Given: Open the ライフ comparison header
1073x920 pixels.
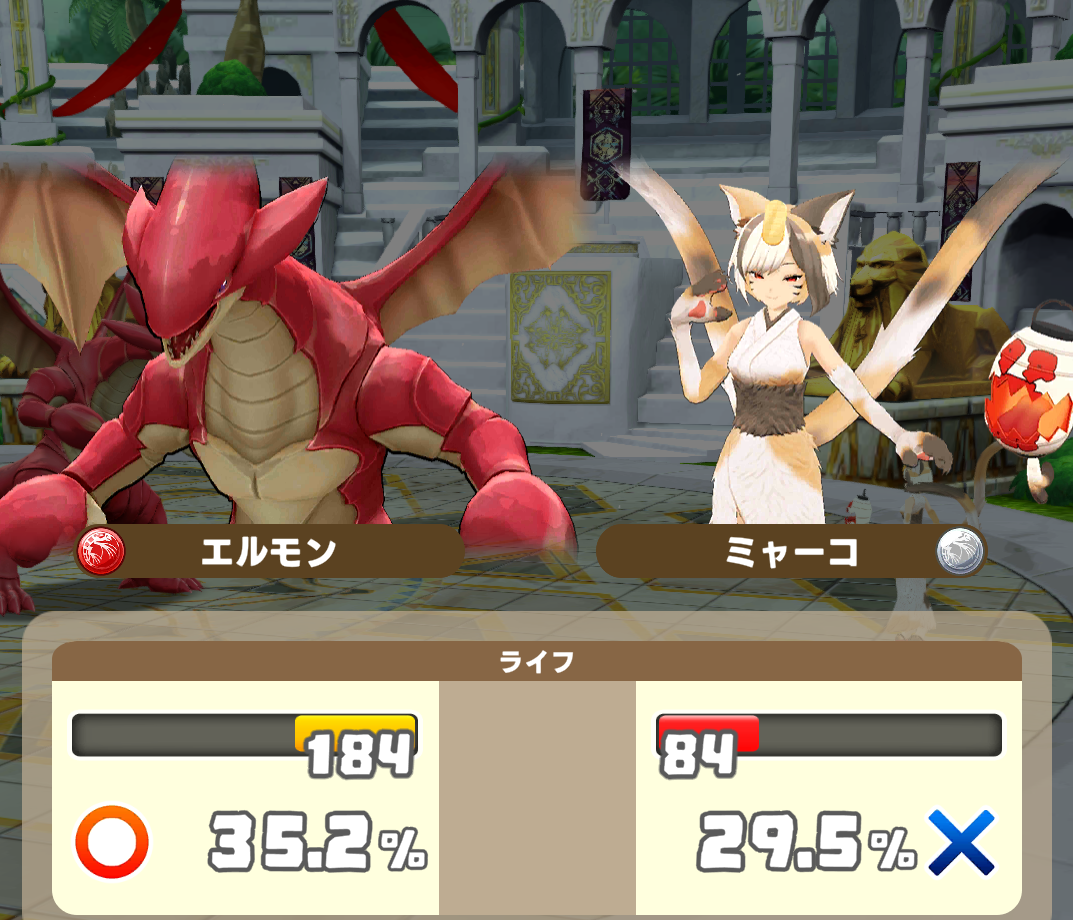Looking at the screenshot, I should [x=537, y=662].
